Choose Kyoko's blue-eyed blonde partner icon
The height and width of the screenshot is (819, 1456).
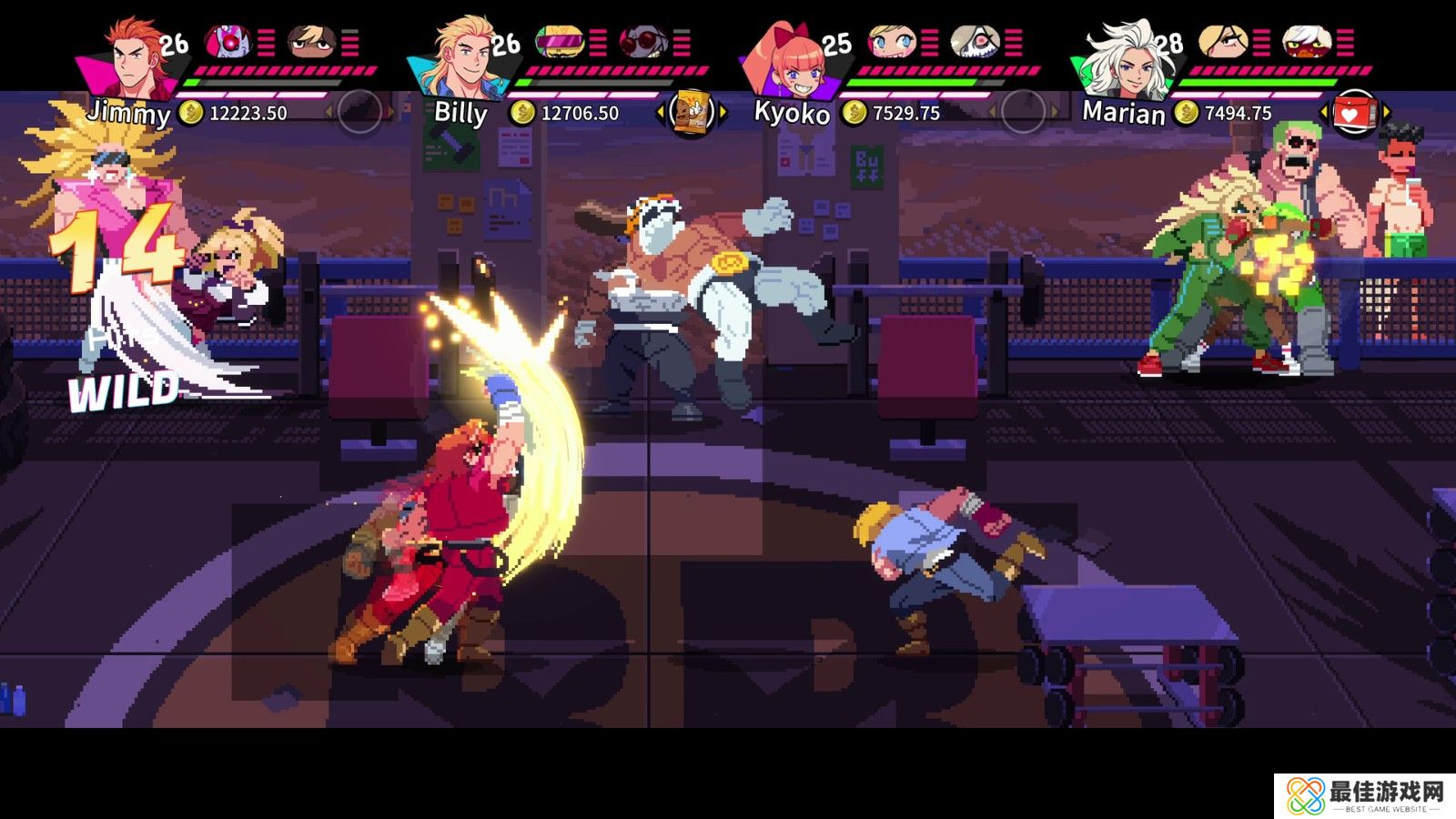point(891,41)
